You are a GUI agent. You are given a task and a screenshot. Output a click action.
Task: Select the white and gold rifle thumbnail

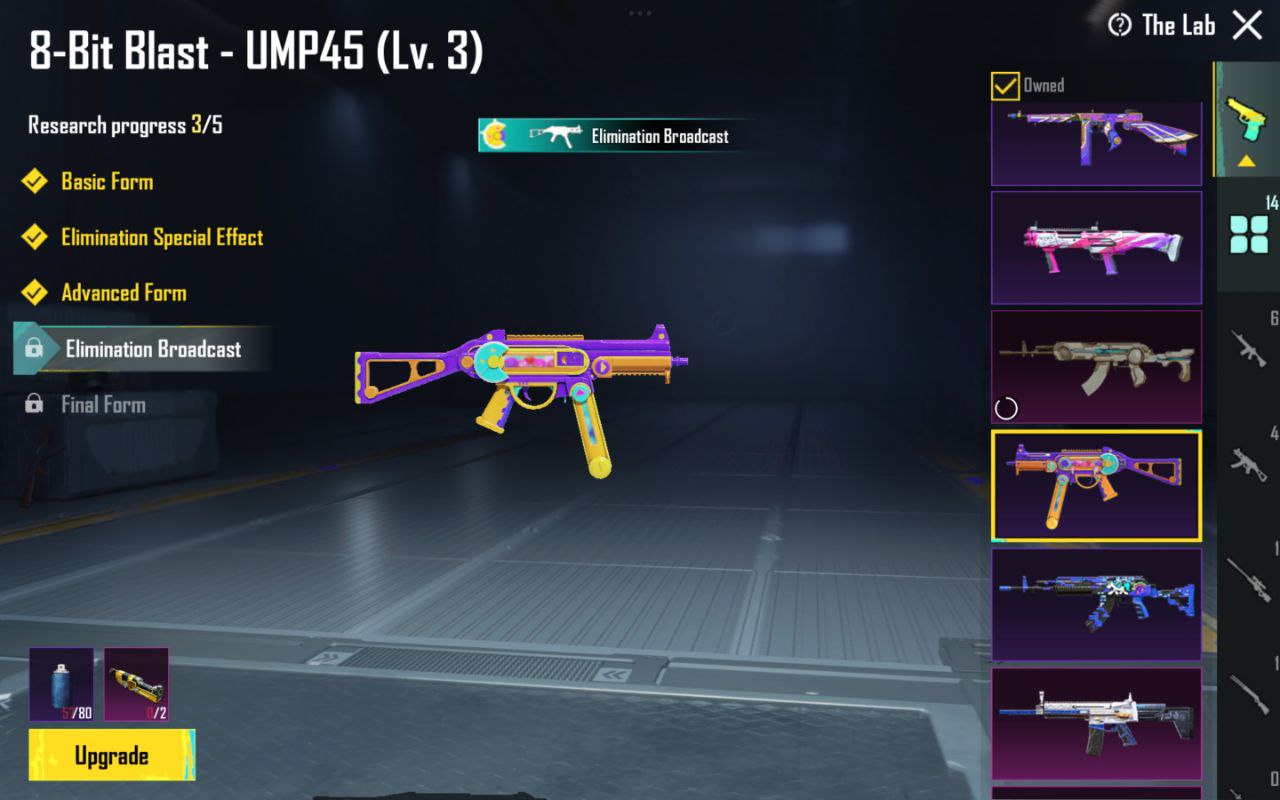click(1096, 723)
